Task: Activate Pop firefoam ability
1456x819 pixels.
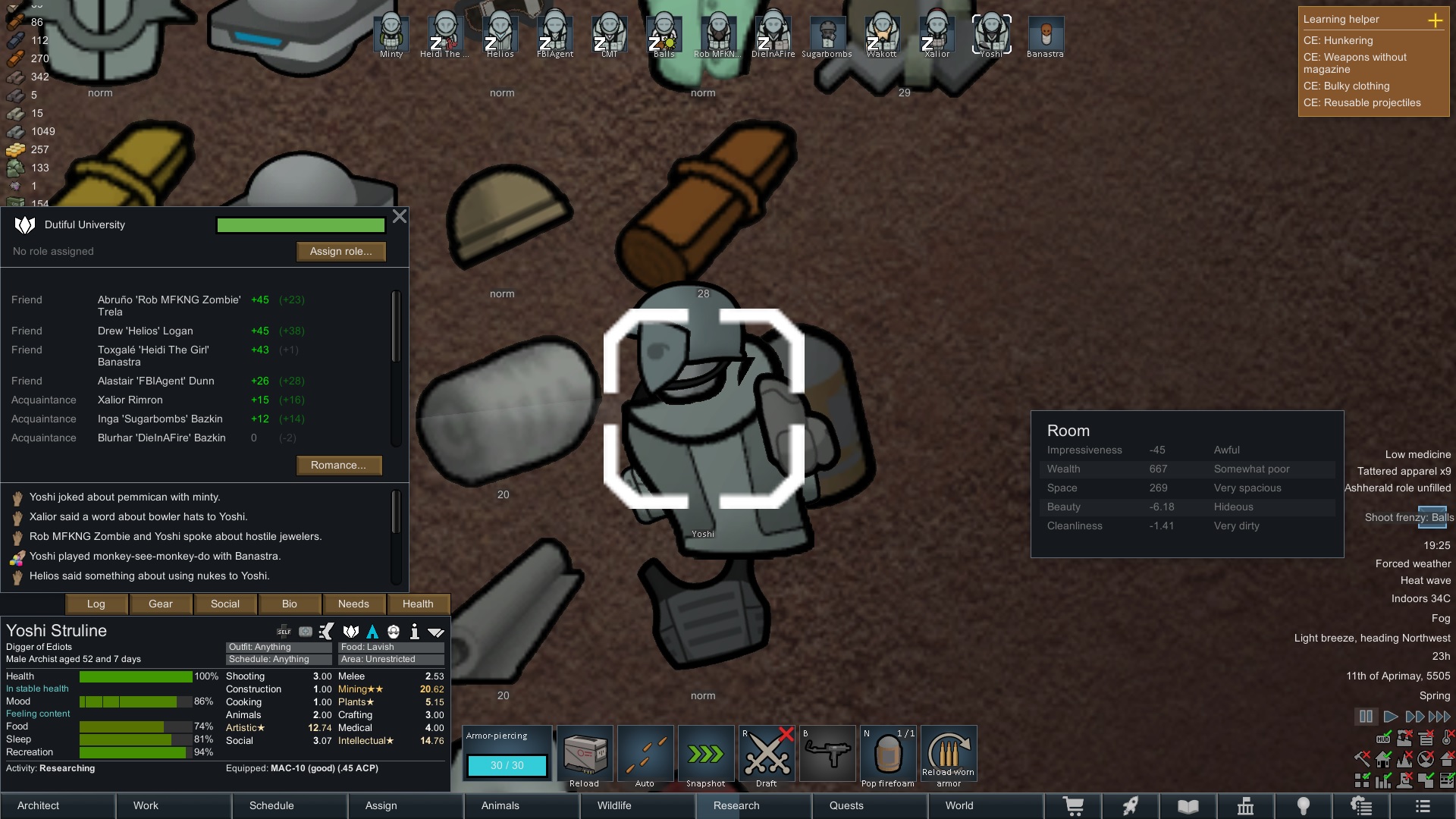Action: (888, 755)
